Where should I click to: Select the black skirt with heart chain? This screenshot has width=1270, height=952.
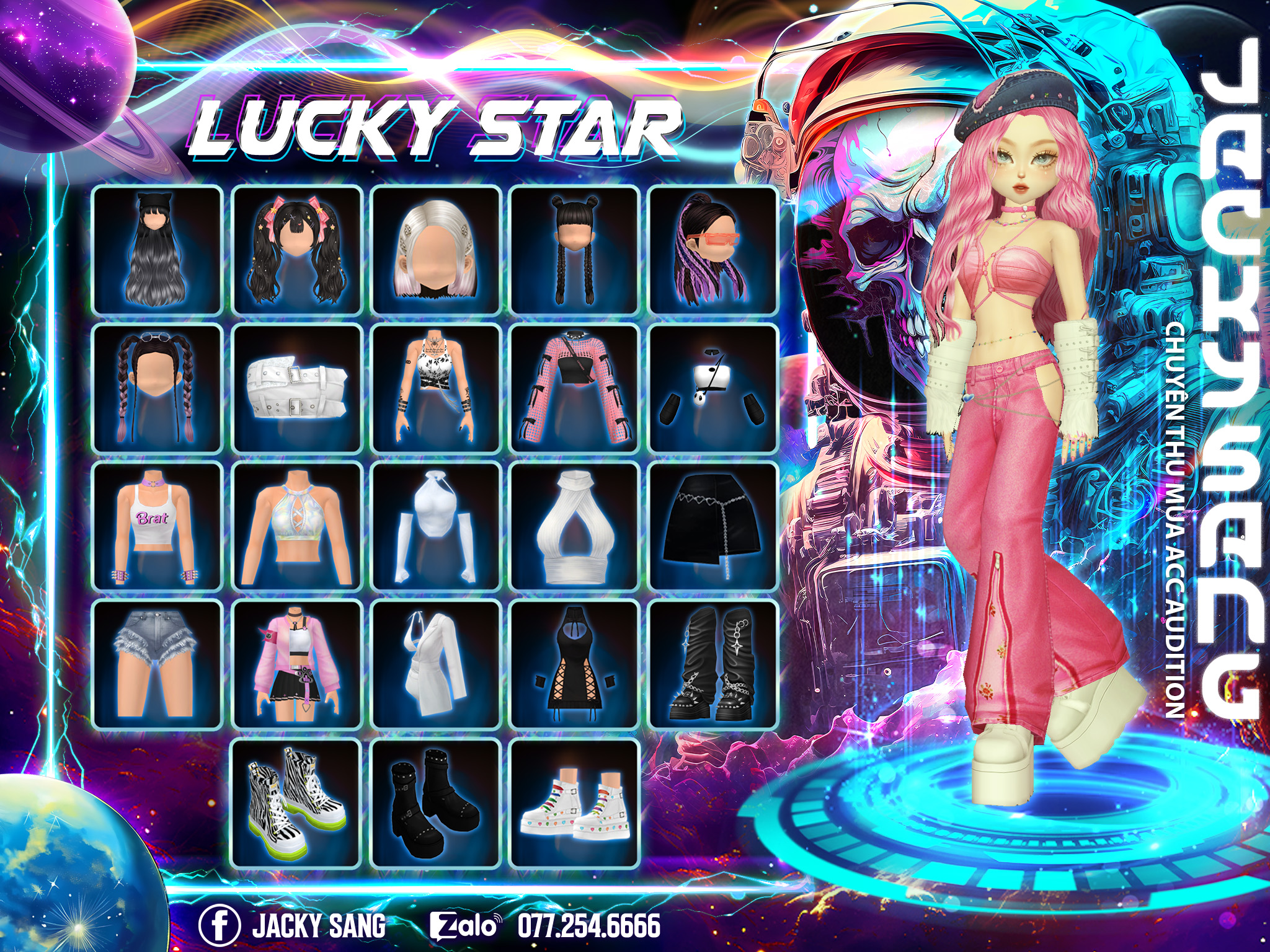713,527
